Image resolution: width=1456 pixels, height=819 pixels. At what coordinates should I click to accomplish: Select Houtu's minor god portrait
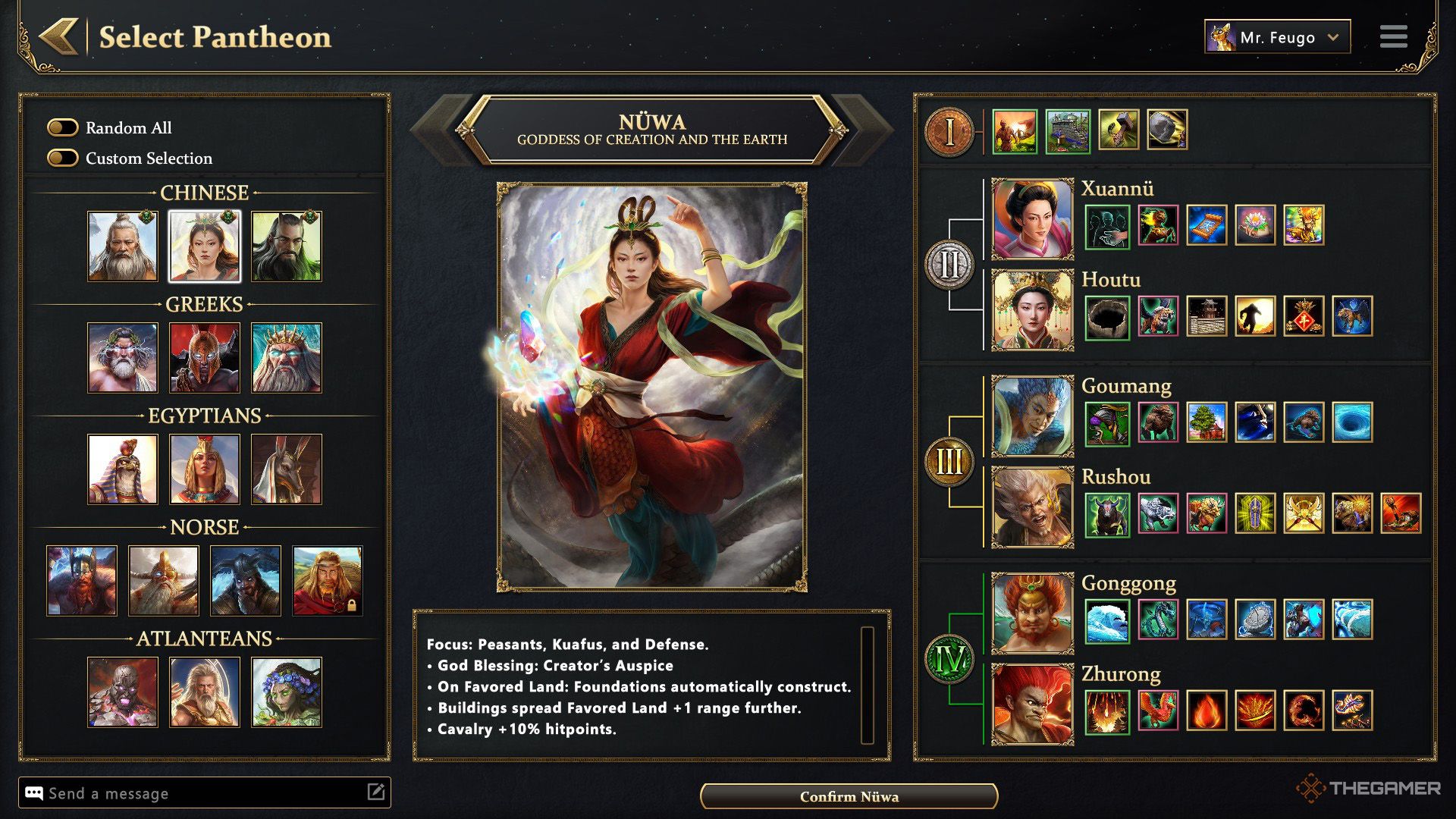coord(1031,317)
